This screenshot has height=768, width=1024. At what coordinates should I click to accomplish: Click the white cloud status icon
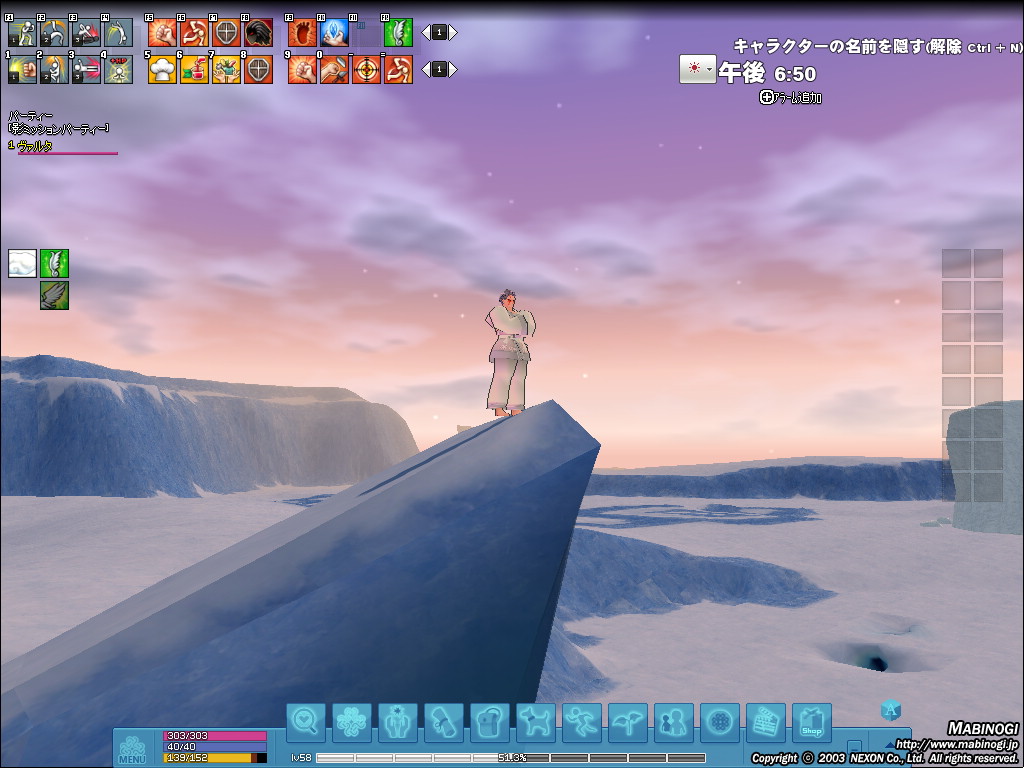(22, 263)
